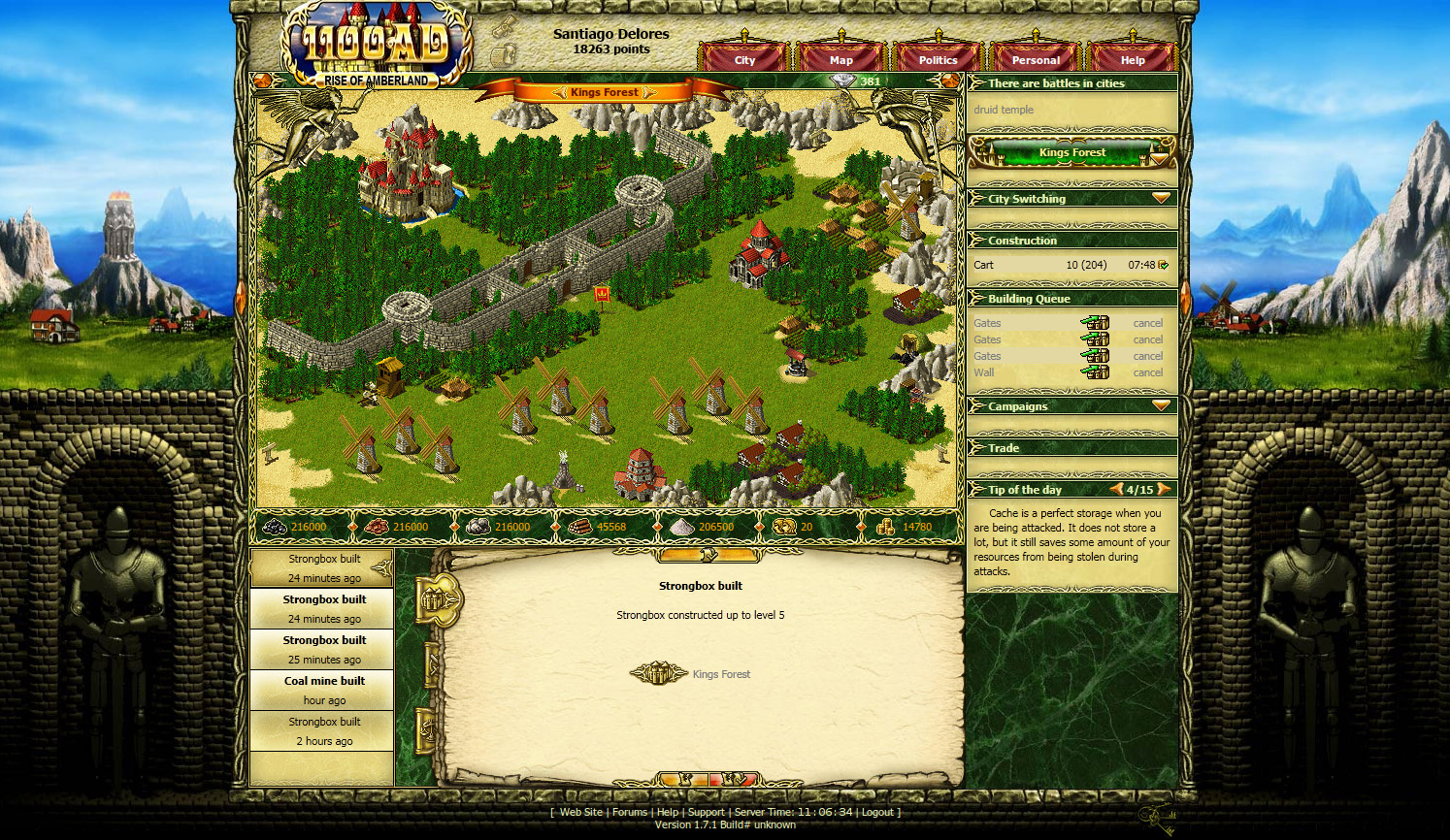The width and height of the screenshot is (1450, 840).
Task: Click the Logout link
Action: pyautogui.click(x=877, y=813)
